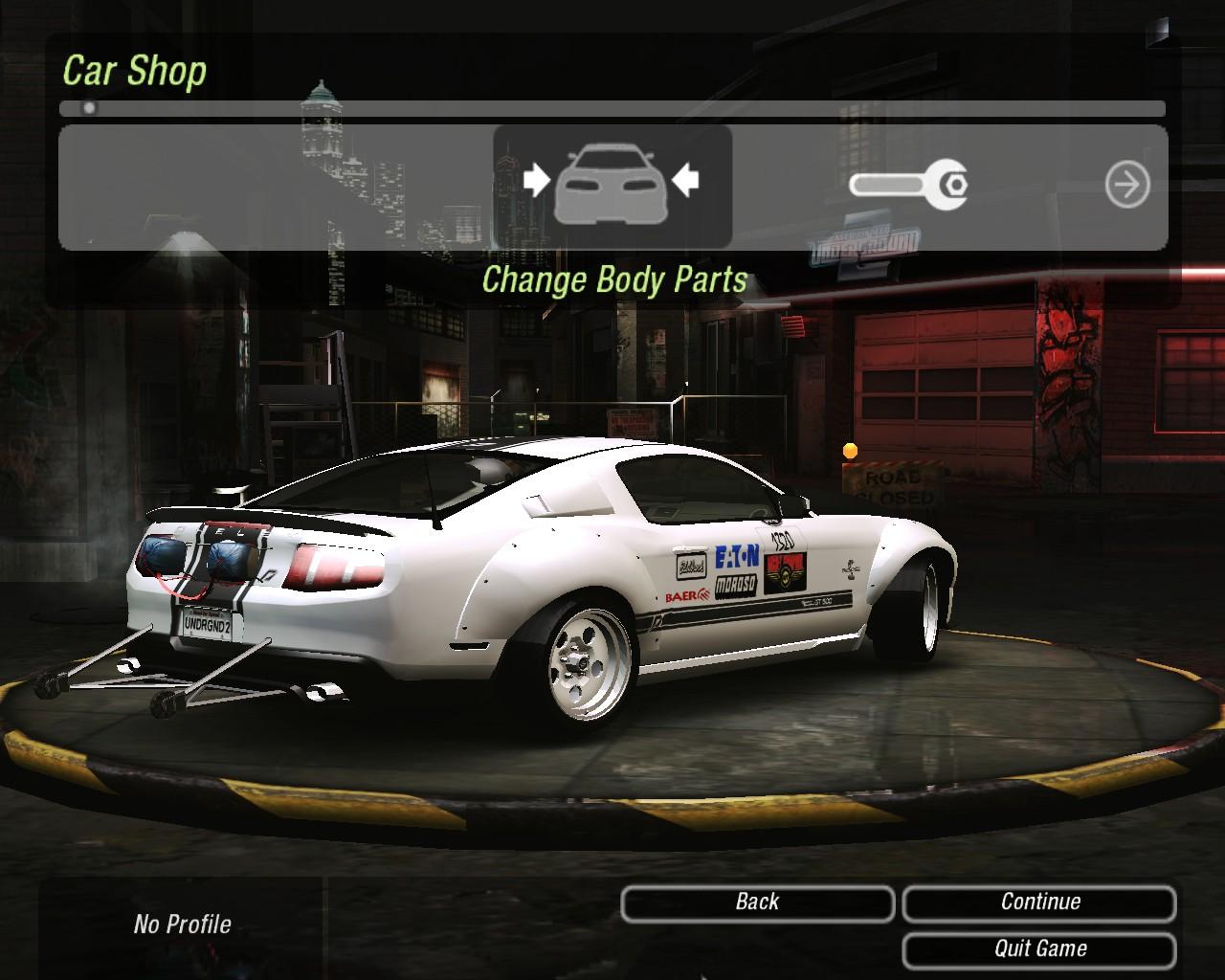Go Back to the previous menu
This screenshot has height=980, width=1225.
[757, 902]
